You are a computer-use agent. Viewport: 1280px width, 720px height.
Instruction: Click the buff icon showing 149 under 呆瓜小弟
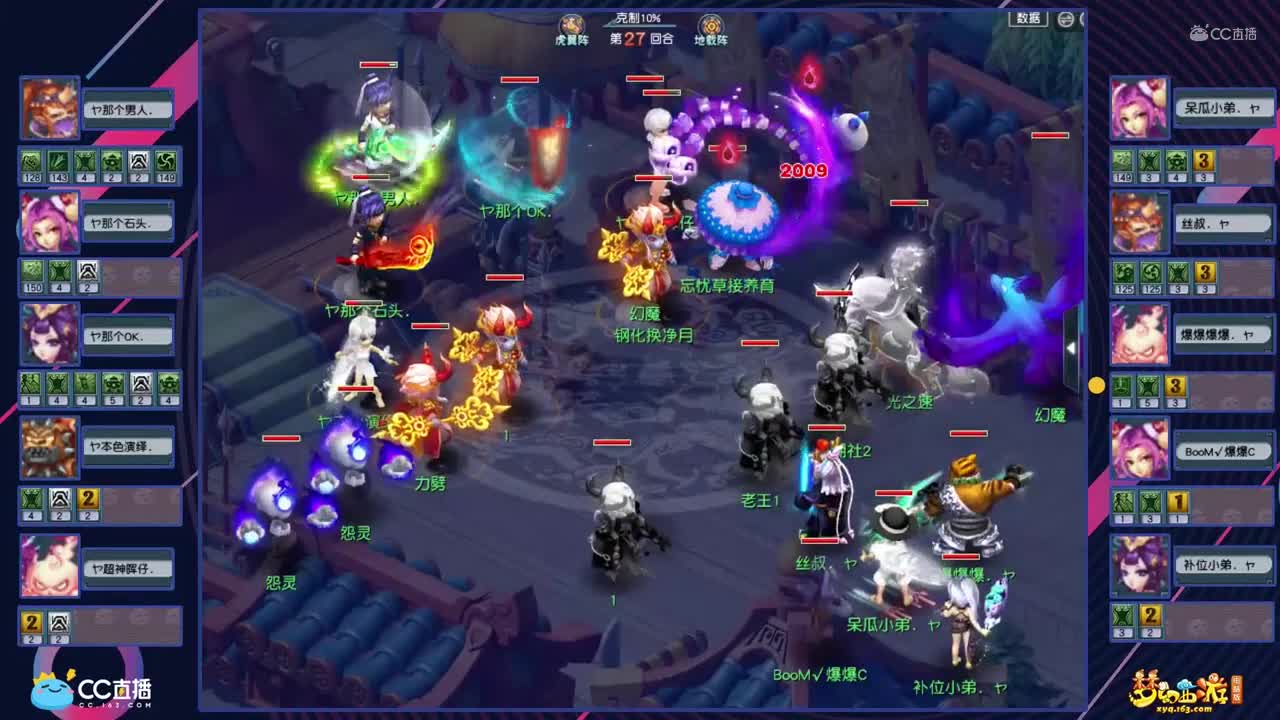coord(1121,161)
